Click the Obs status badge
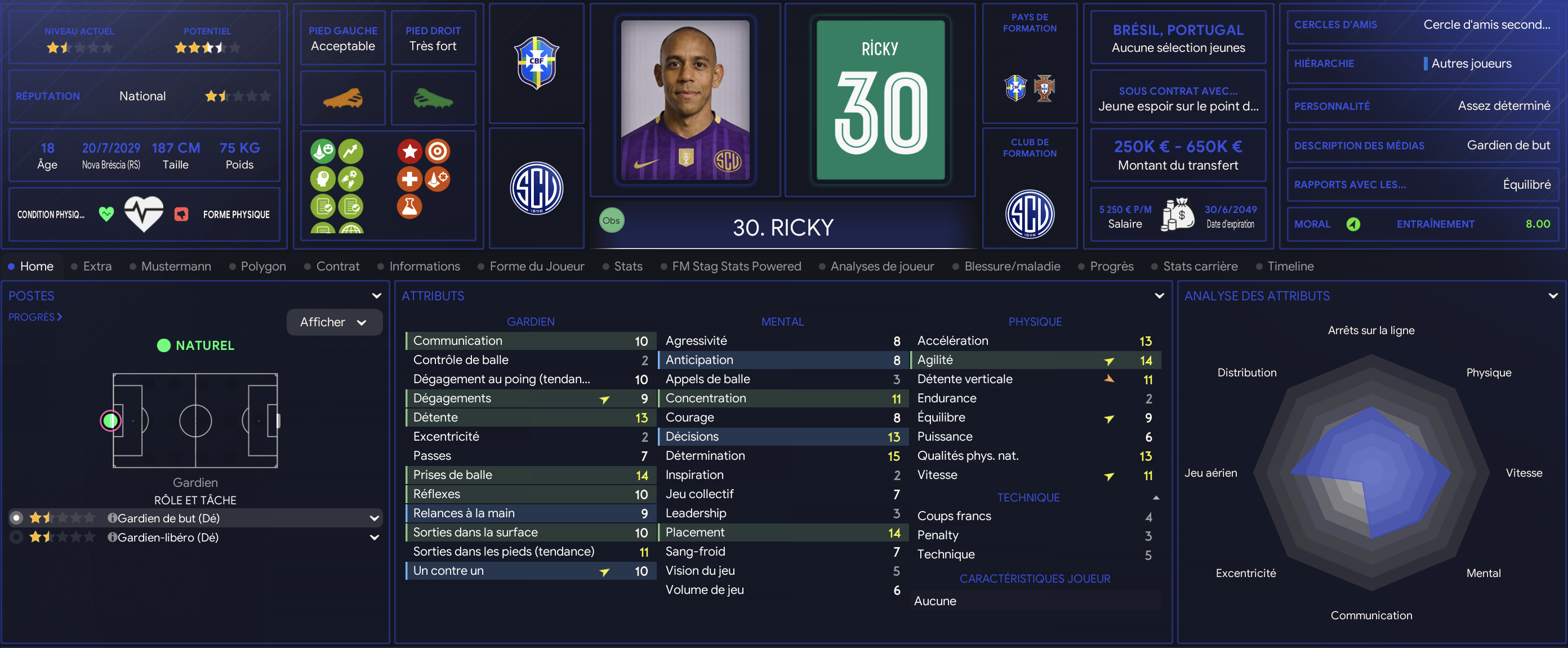Image resolution: width=1568 pixels, height=648 pixels. point(611,220)
